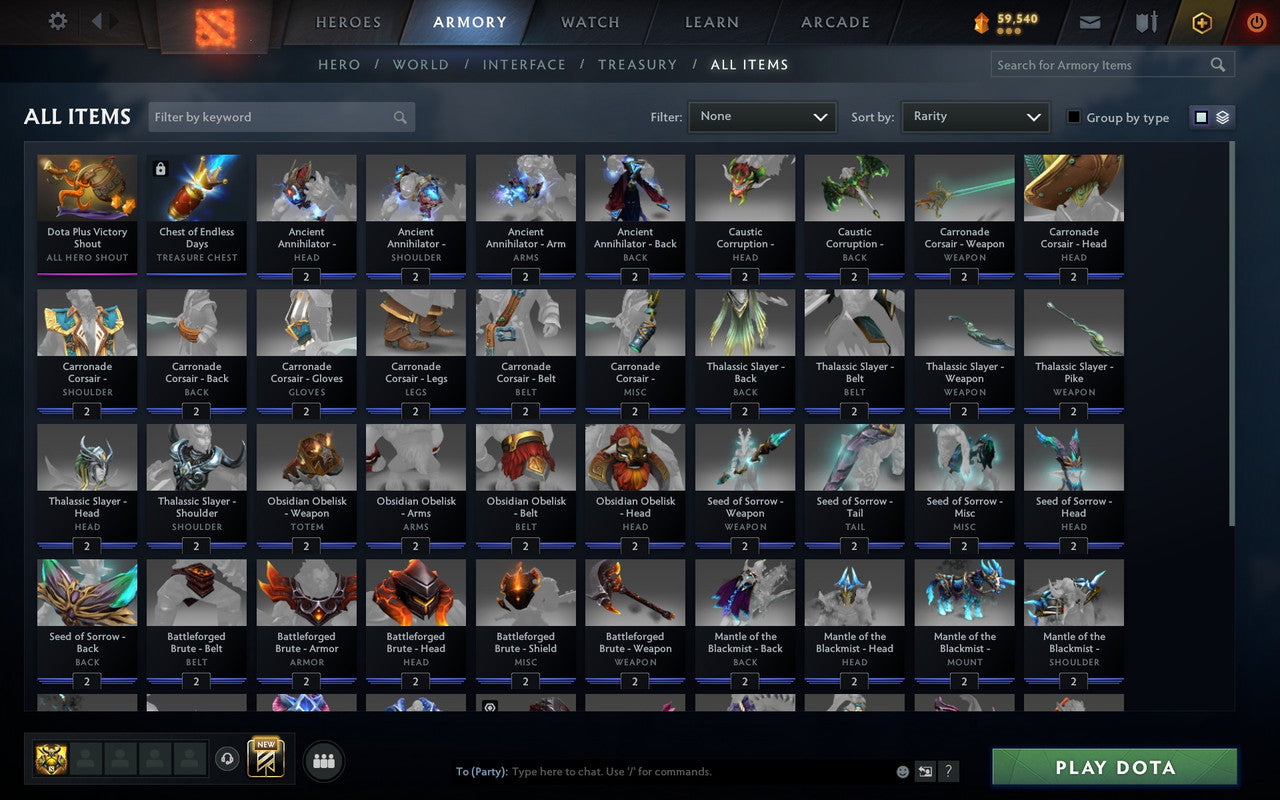The height and width of the screenshot is (800, 1280).
Task: Click the power button to log out
Action: (x=1256, y=21)
